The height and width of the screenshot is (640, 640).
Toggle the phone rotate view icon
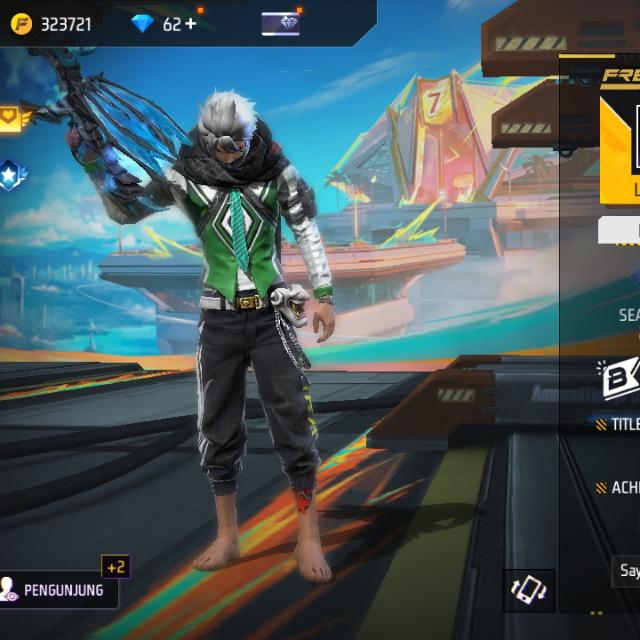(x=527, y=588)
